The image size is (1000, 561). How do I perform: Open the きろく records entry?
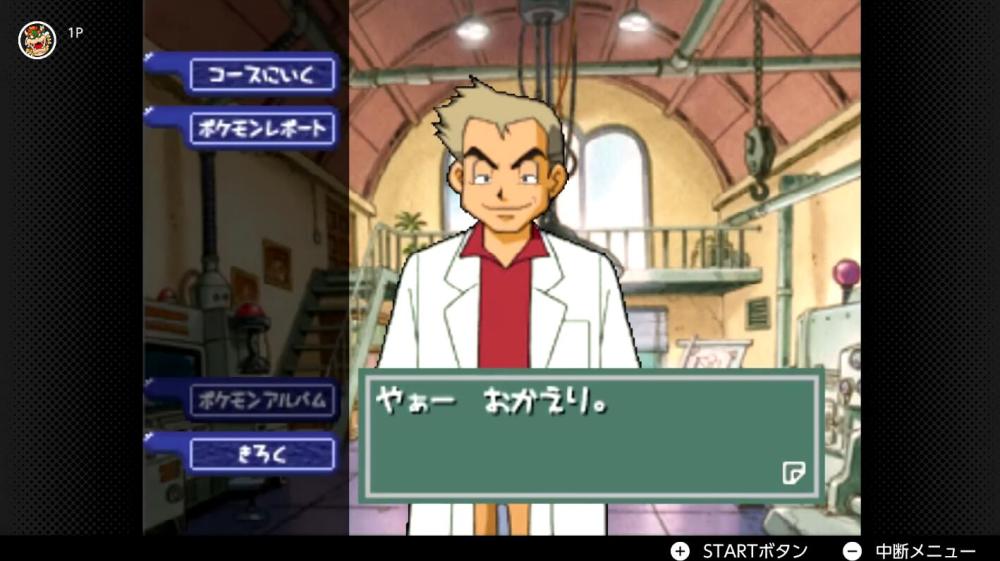click(263, 454)
